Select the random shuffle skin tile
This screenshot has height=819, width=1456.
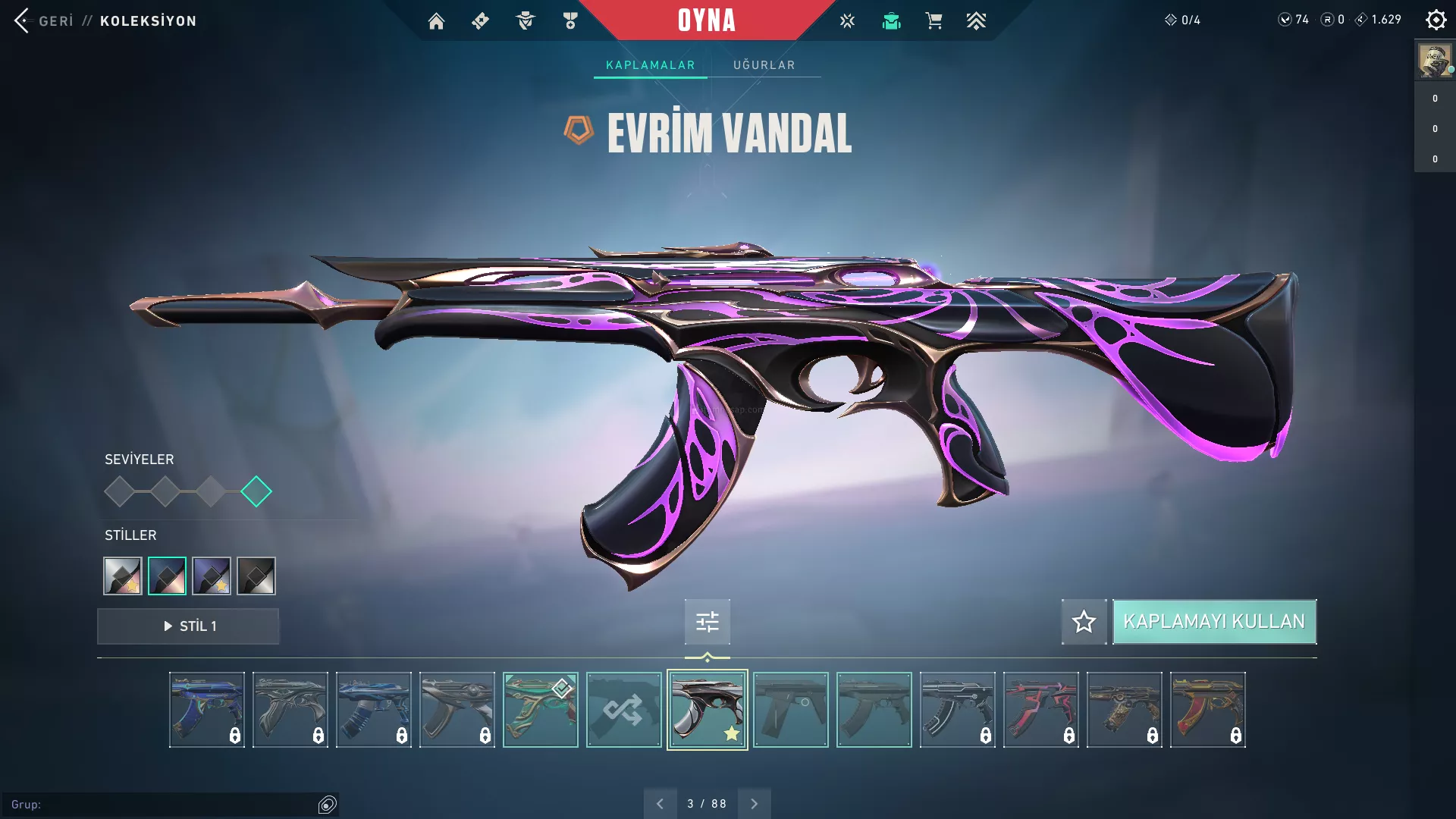click(x=623, y=710)
